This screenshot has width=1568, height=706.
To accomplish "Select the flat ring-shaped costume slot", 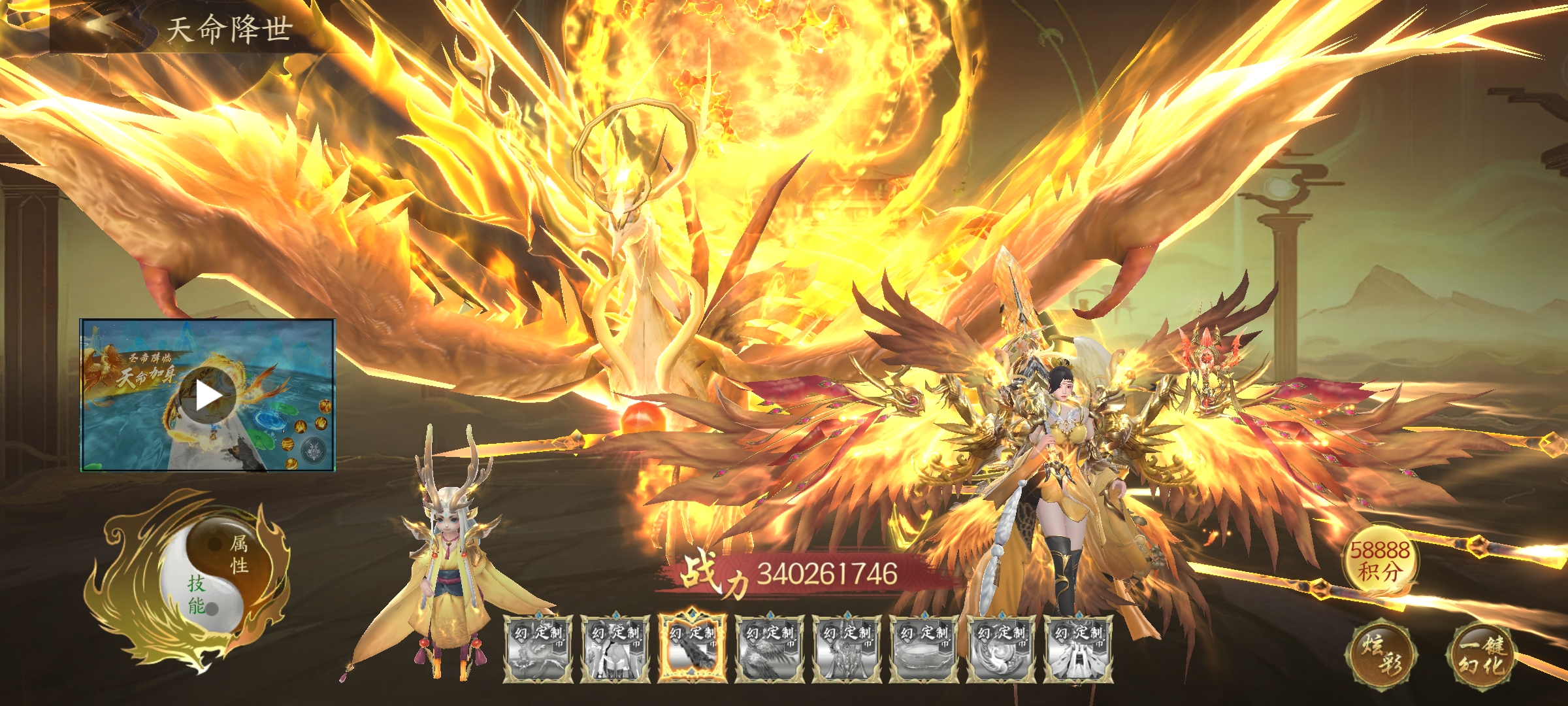I will point(924,648).
